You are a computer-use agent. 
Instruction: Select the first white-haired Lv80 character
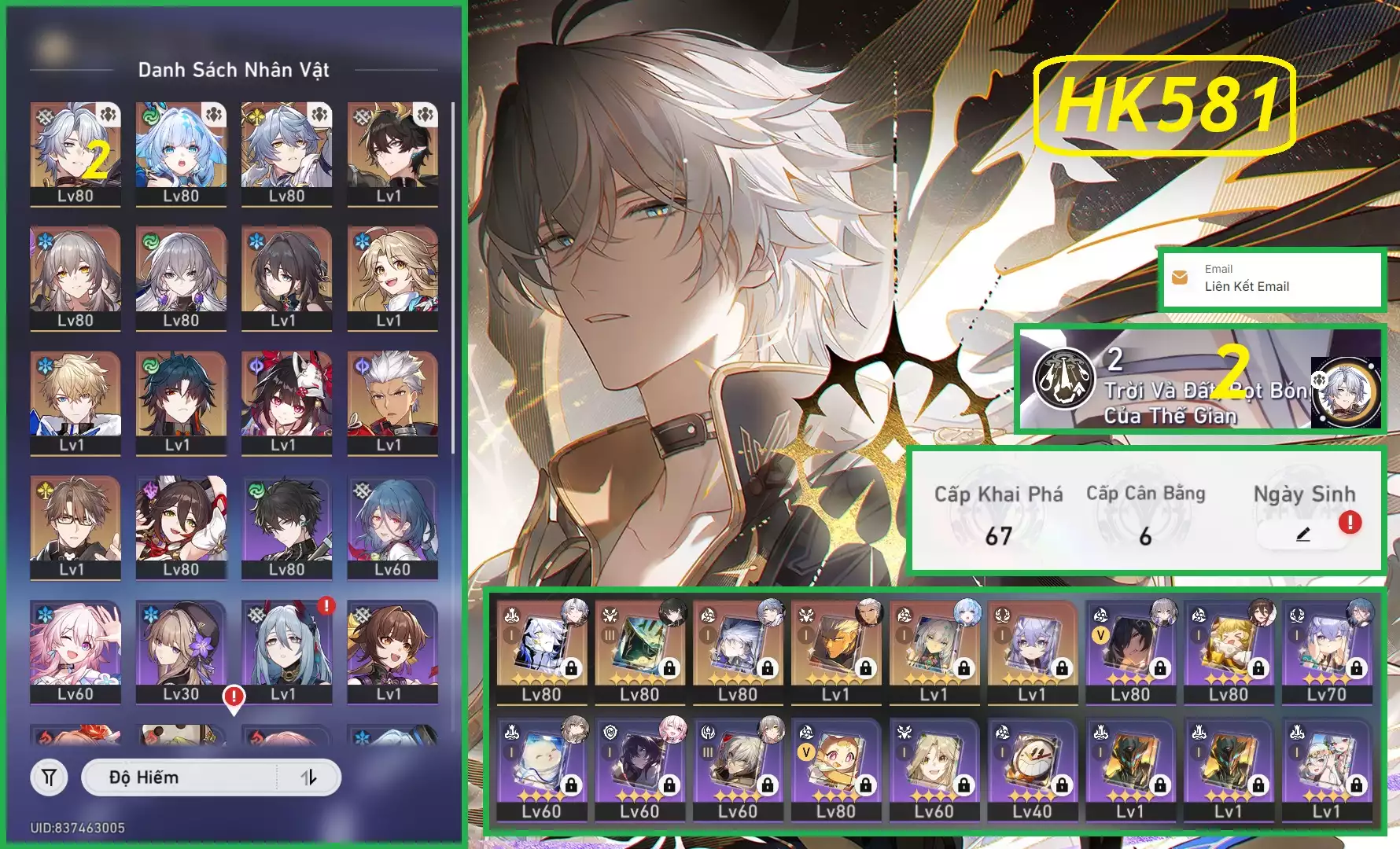coord(76,154)
